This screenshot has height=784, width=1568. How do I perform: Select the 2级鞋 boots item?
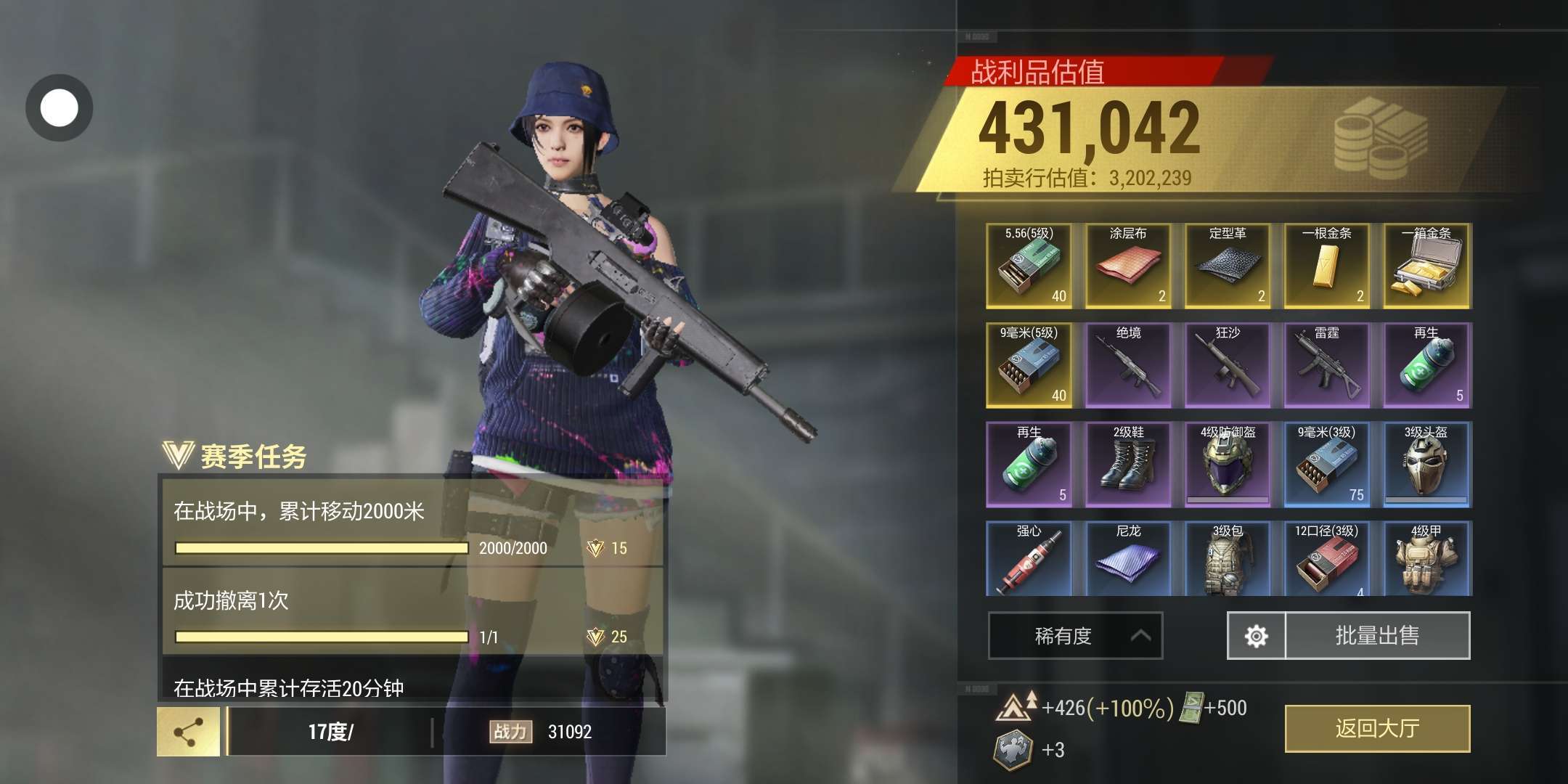[1128, 465]
